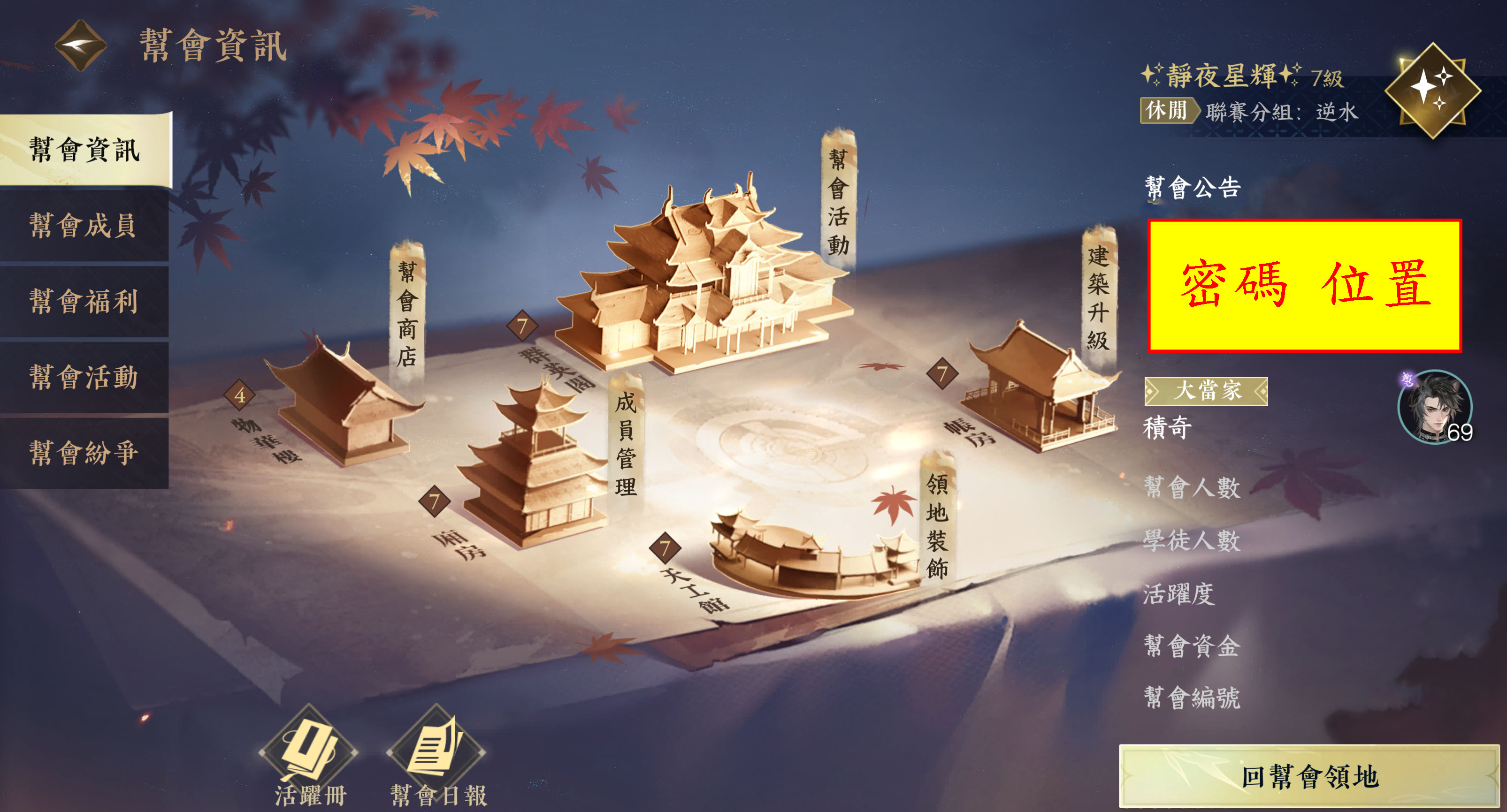Open the 幫會成員 tab

coord(84,226)
